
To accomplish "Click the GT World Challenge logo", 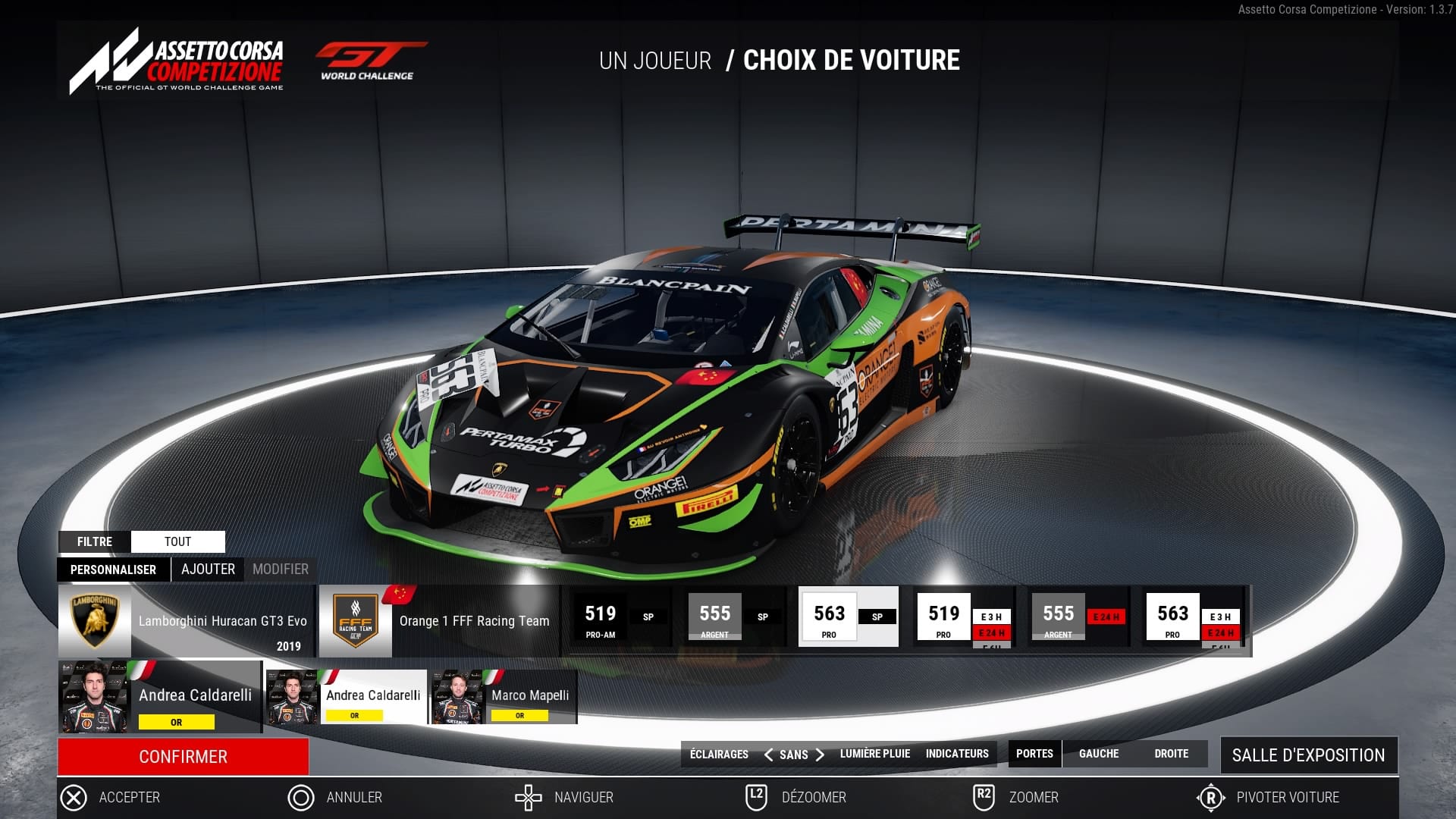I will [x=371, y=59].
